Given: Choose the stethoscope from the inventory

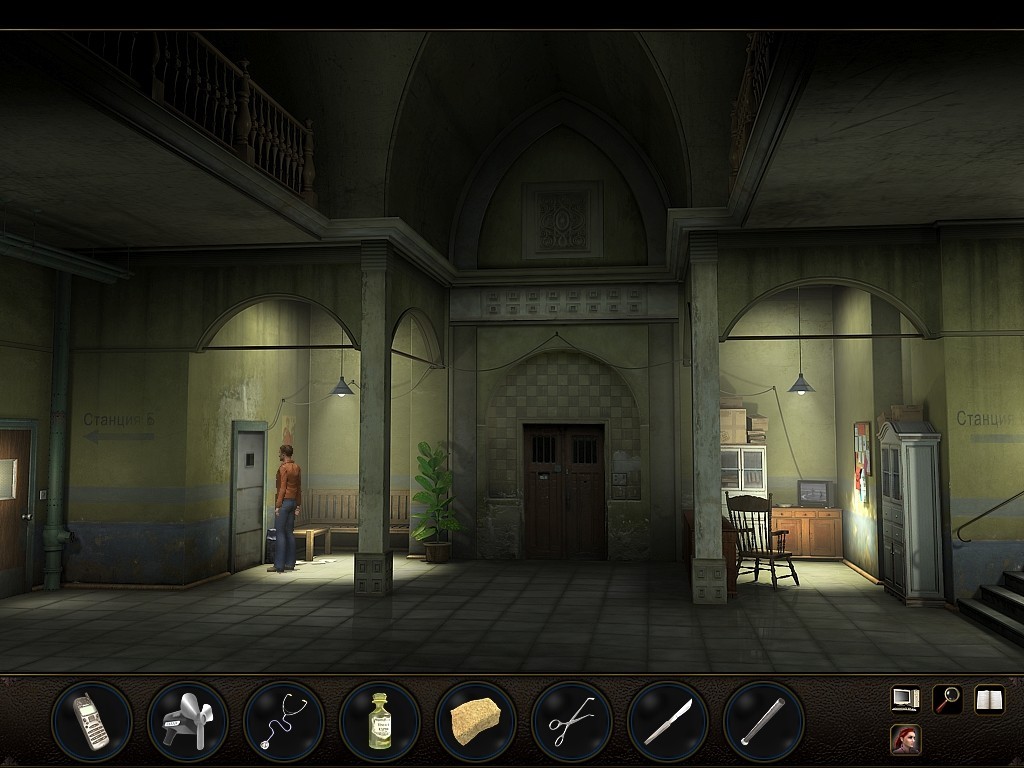Looking at the screenshot, I should click(283, 721).
